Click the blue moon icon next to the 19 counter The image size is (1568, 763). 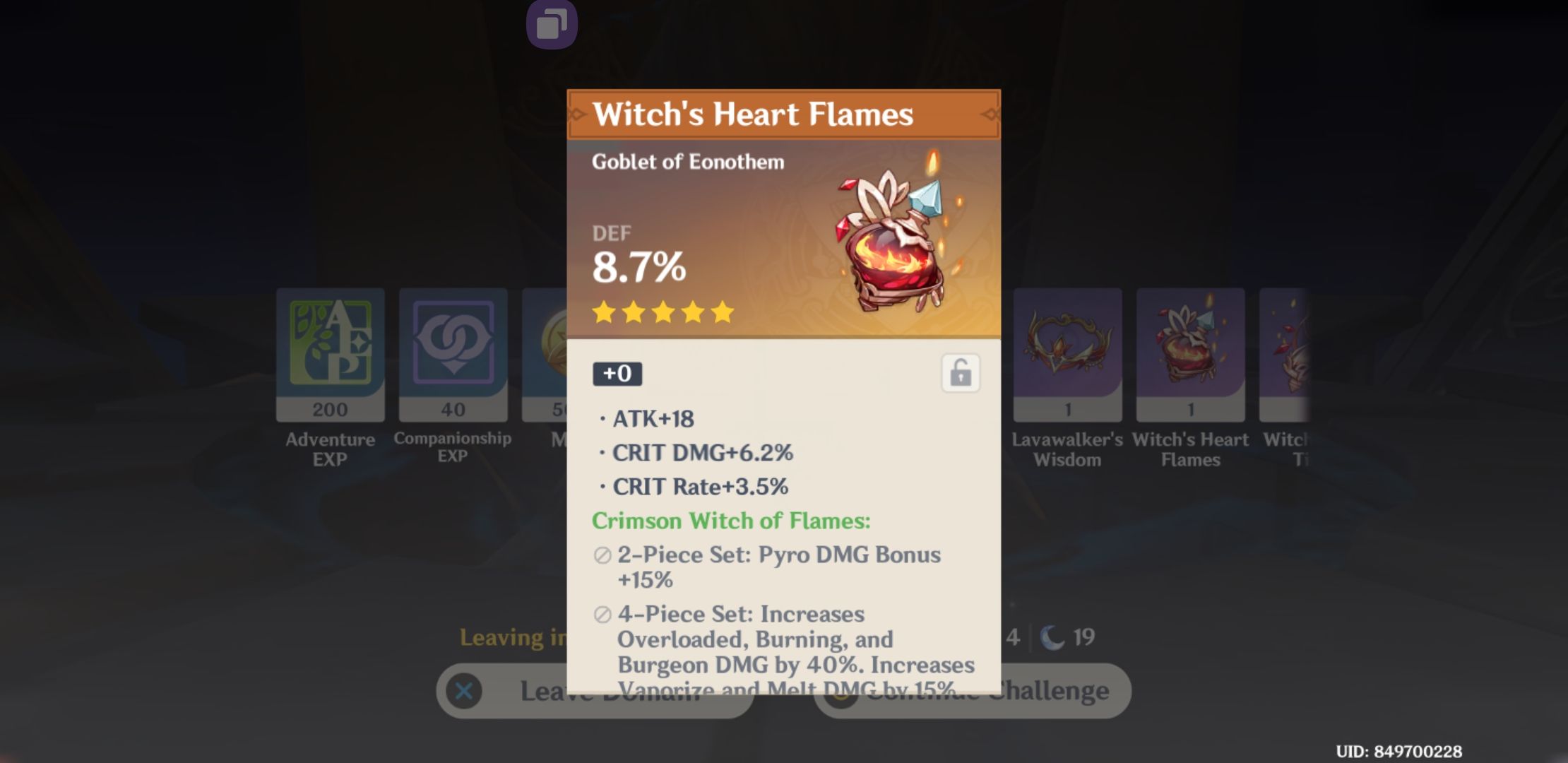click(x=1052, y=637)
